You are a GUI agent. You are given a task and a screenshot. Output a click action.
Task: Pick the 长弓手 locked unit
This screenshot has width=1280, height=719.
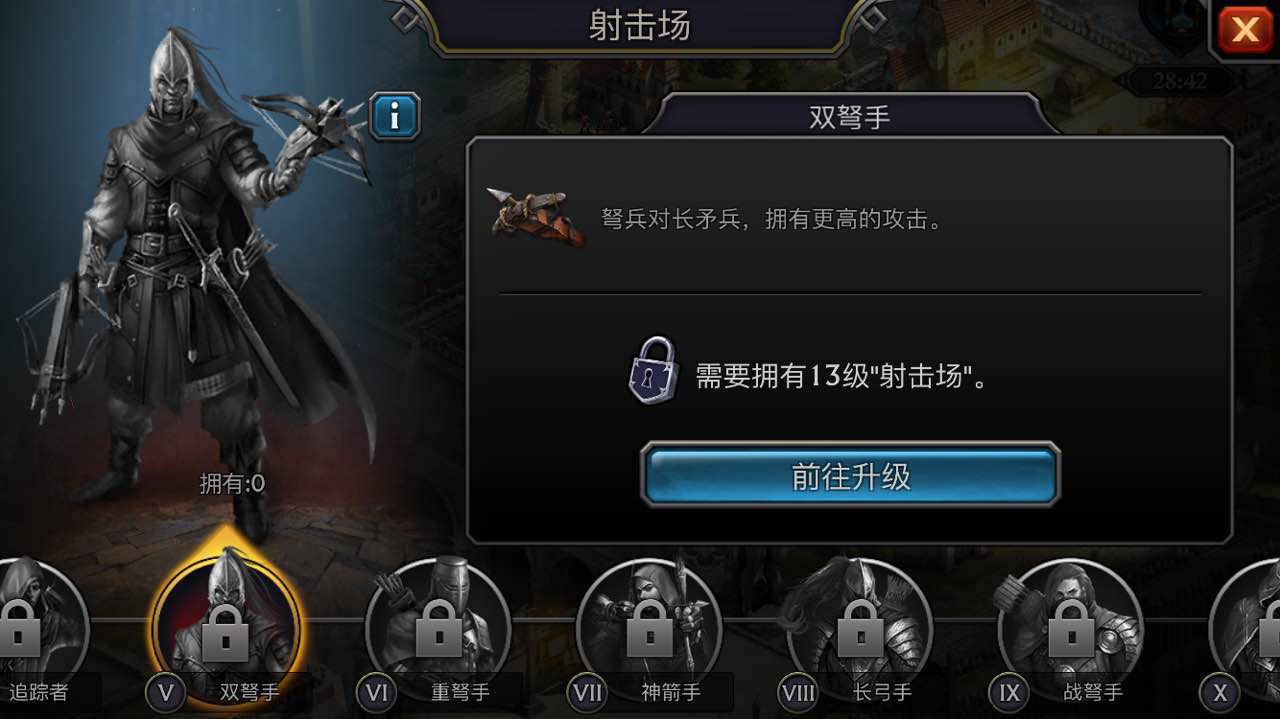(860, 627)
